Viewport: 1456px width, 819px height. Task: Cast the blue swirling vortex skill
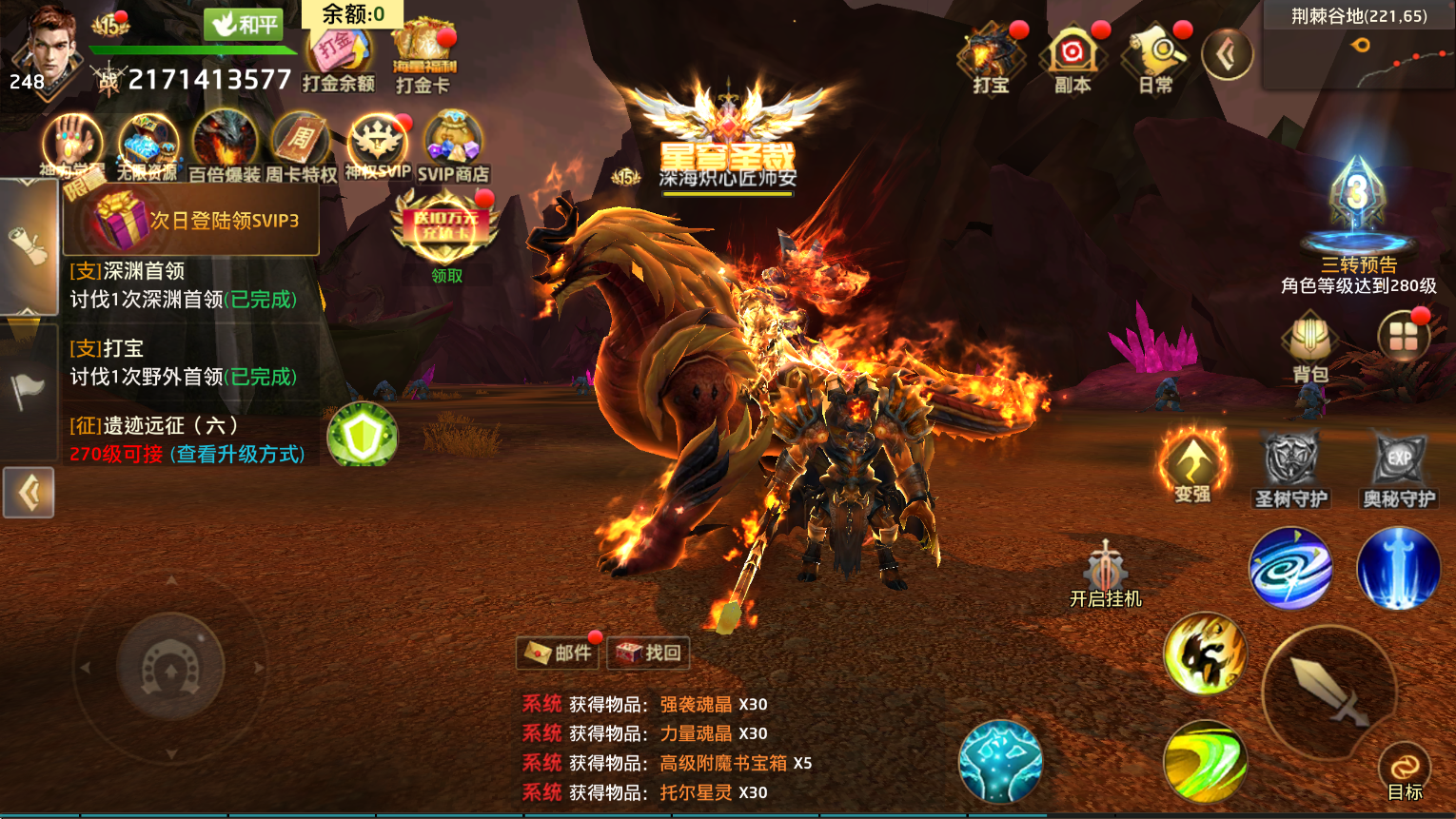[x=1290, y=569]
